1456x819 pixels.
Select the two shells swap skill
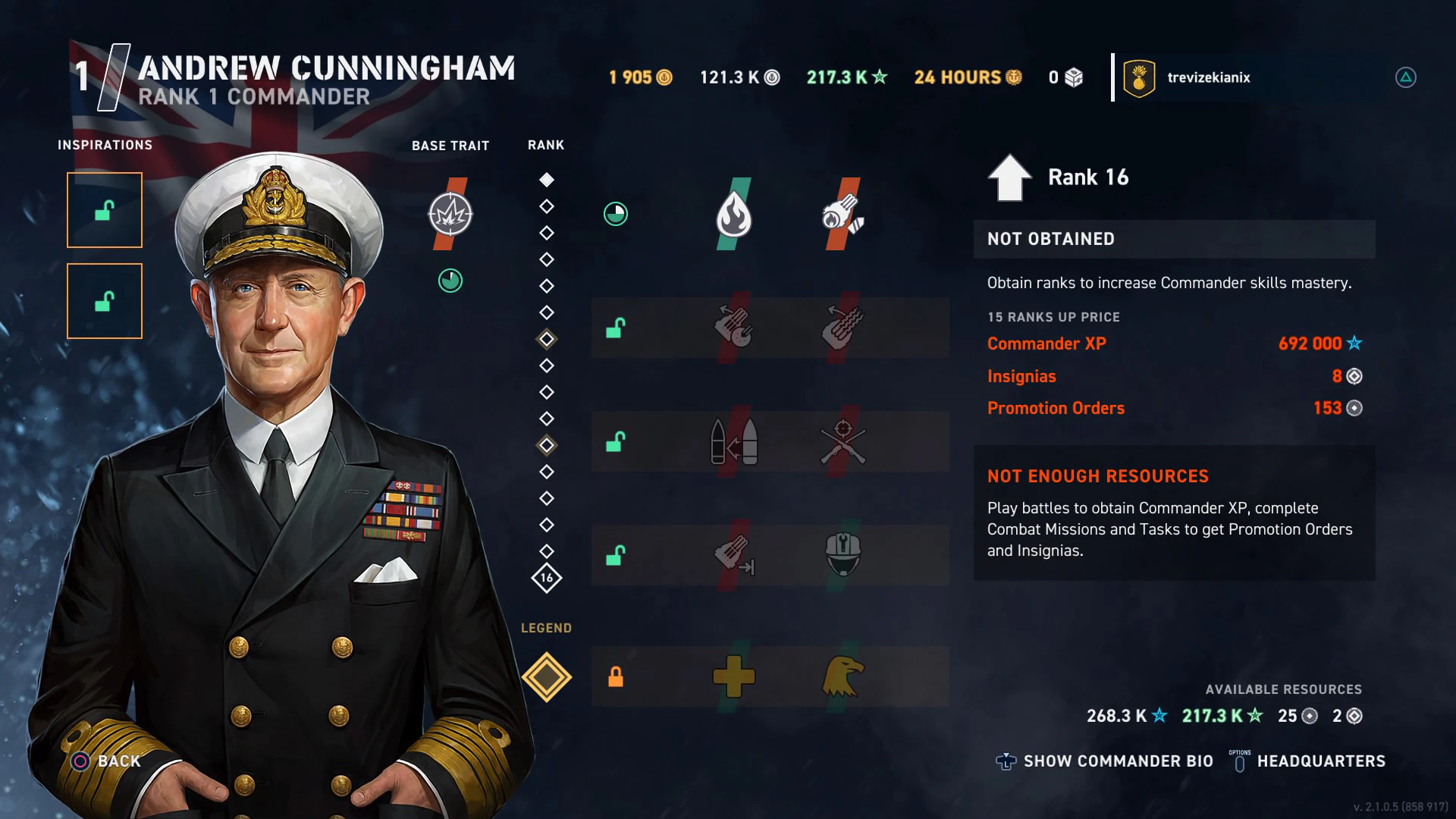pos(733,442)
